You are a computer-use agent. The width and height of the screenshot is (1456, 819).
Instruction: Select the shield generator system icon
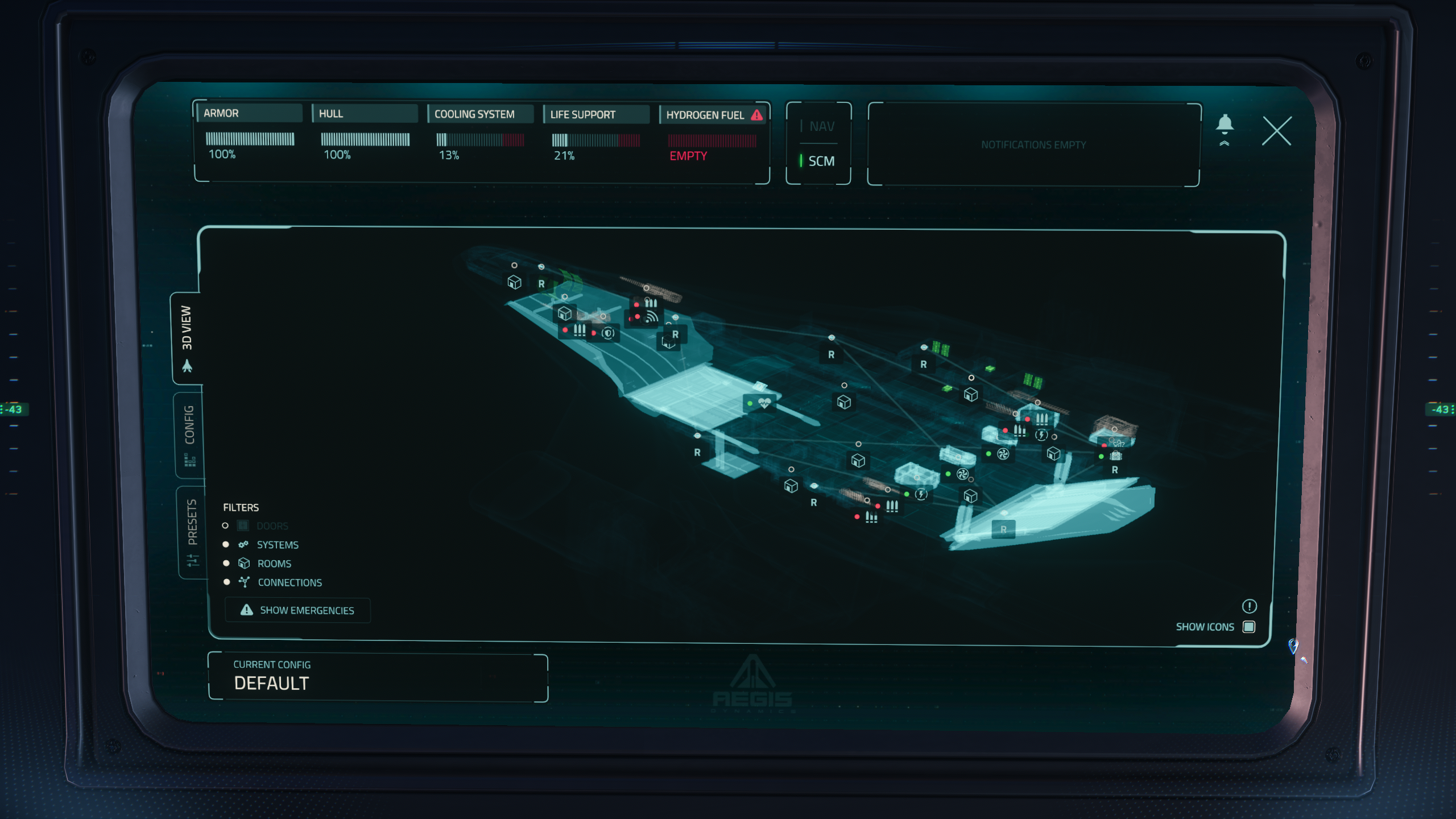coord(608,333)
